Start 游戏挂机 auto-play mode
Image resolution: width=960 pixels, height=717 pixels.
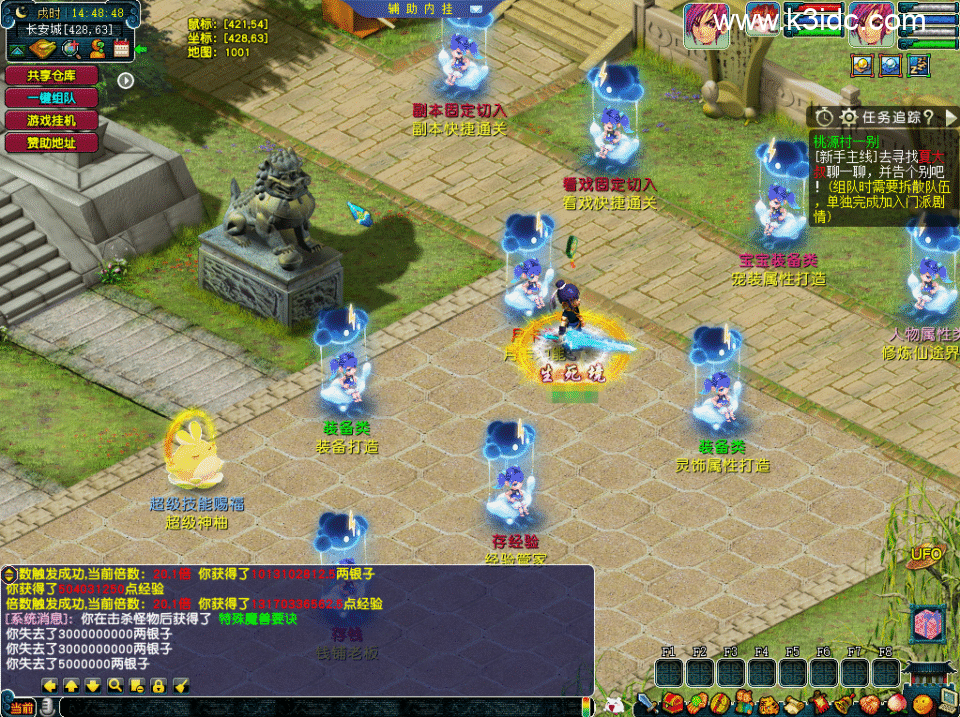click(x=52, y=121)
